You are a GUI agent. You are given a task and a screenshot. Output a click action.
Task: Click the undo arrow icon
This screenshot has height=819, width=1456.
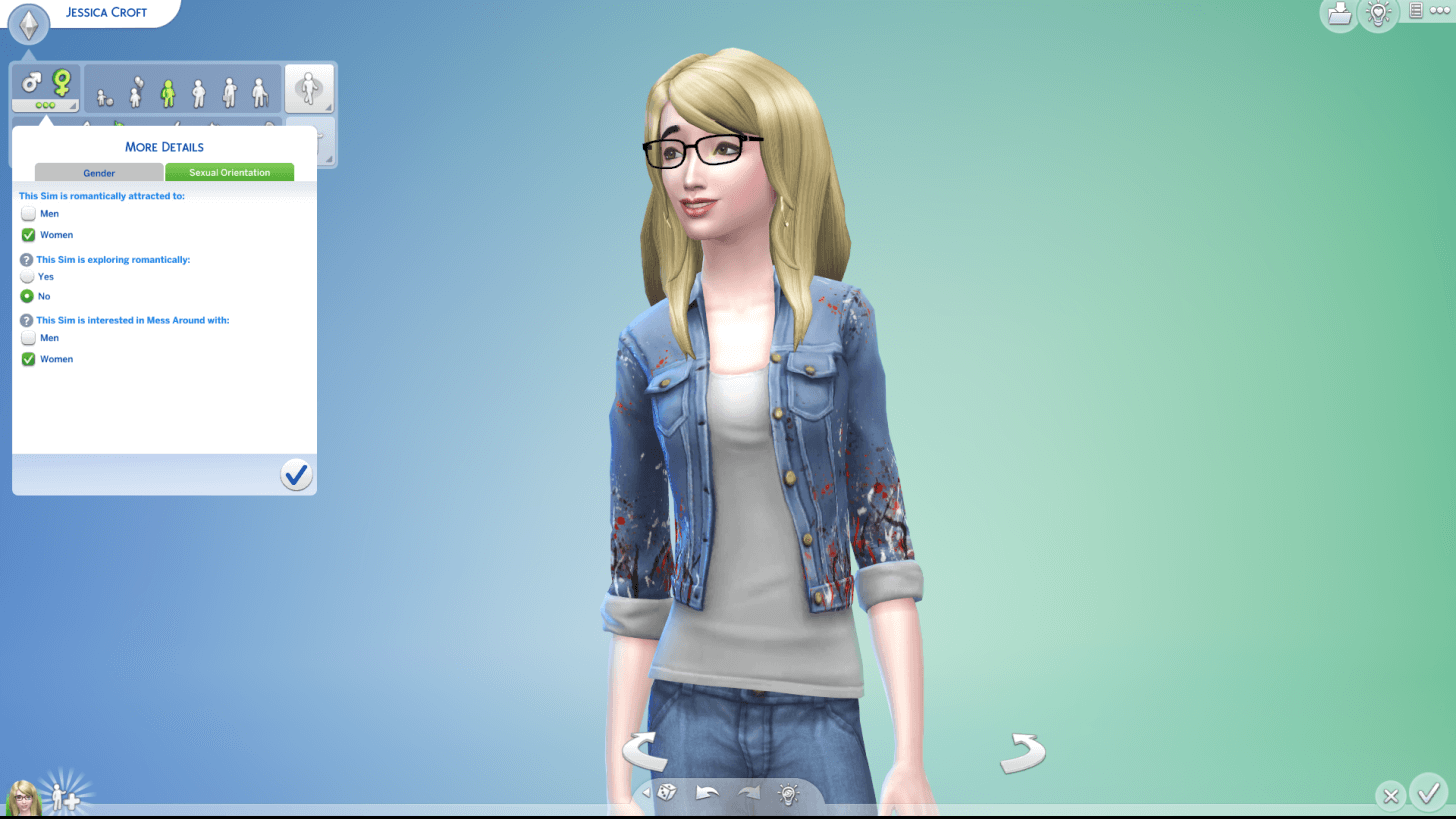707,792
